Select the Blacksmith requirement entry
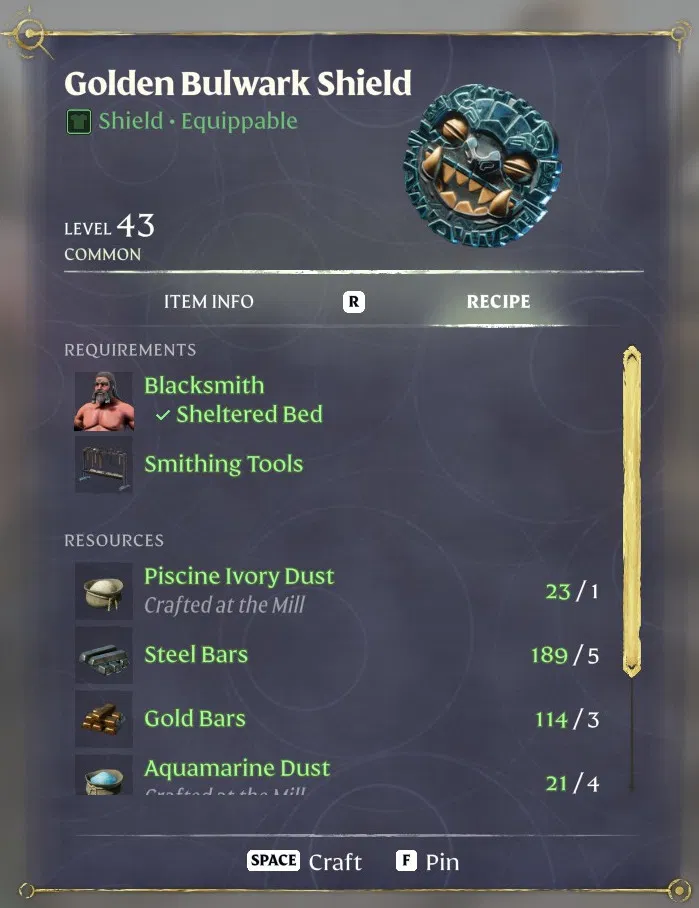 pyautogui.click(x=204, y=386)
